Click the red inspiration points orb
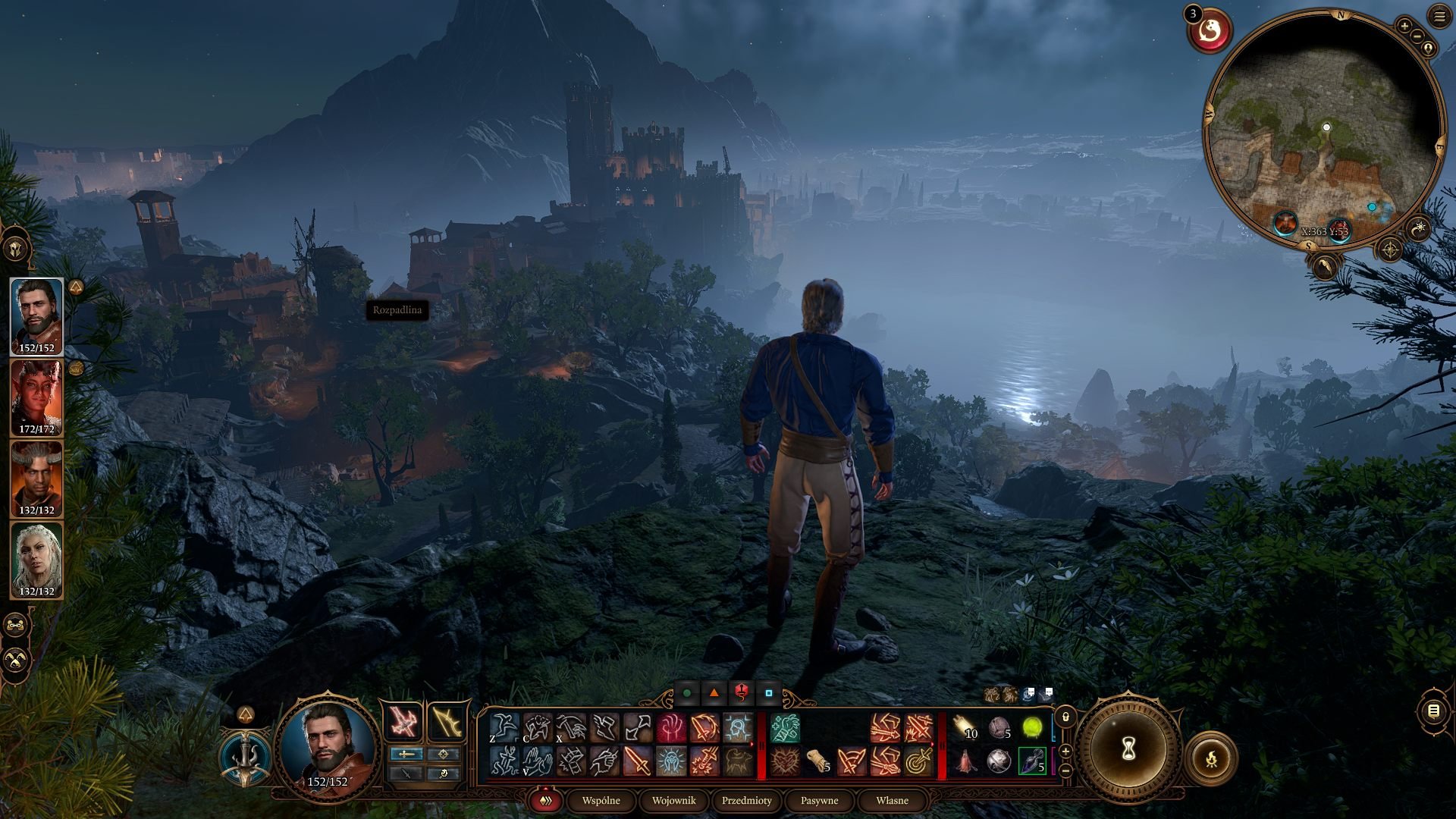Screen dimensions: 1456x819 tap(1210, 31)
